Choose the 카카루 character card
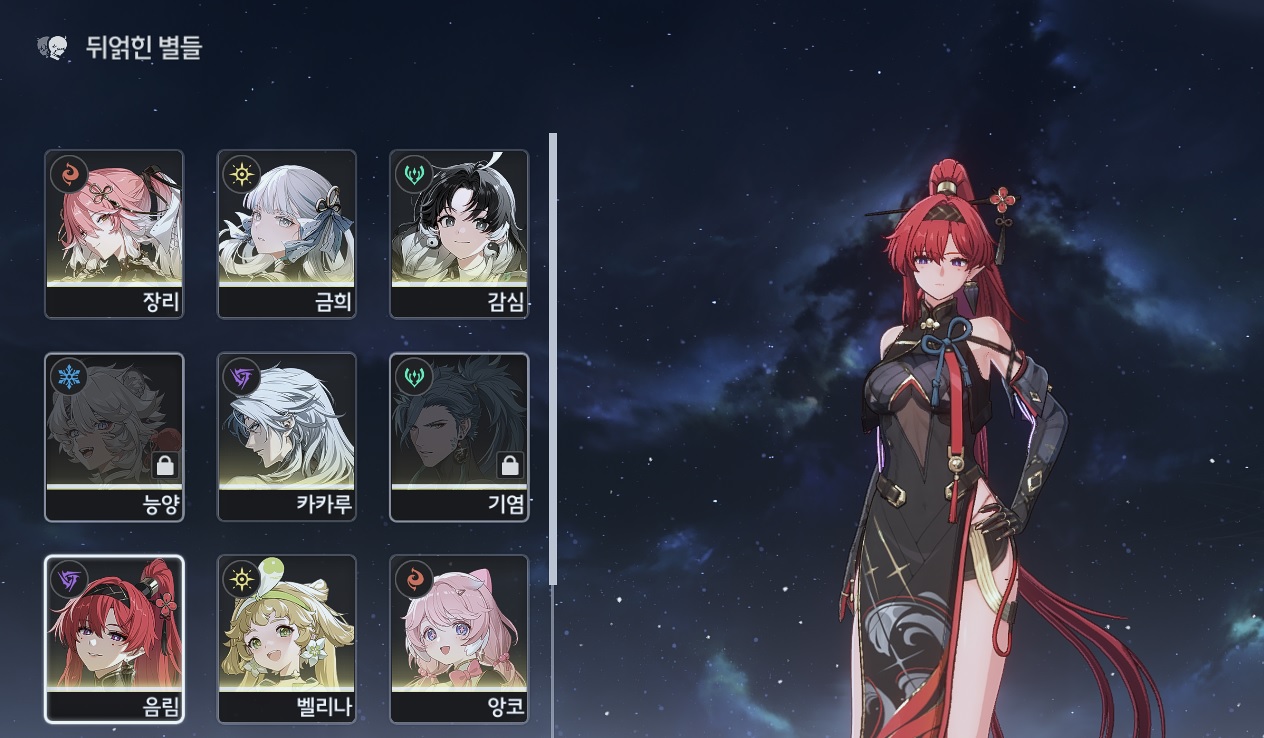Viewport: 1264px width, 738px height. pyautogui.click(x=286, y=437)
